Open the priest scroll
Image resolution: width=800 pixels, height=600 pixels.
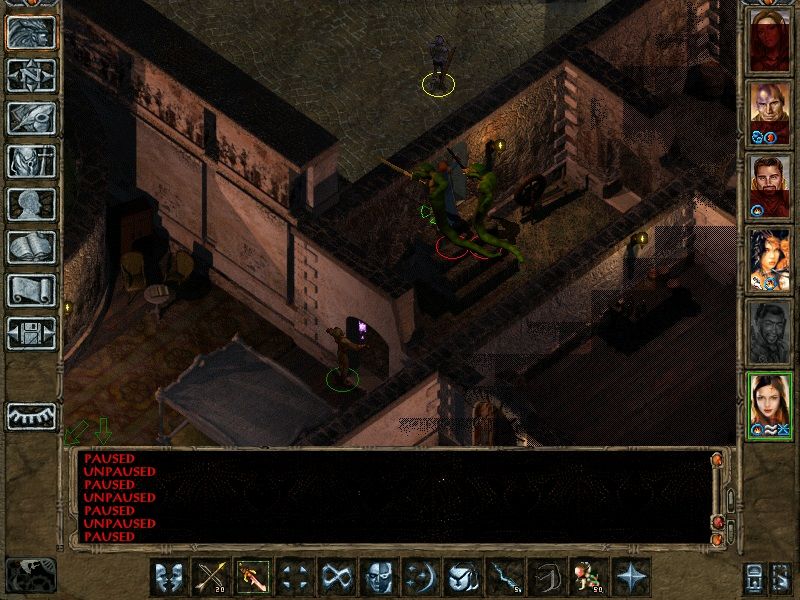click(31, 290)
